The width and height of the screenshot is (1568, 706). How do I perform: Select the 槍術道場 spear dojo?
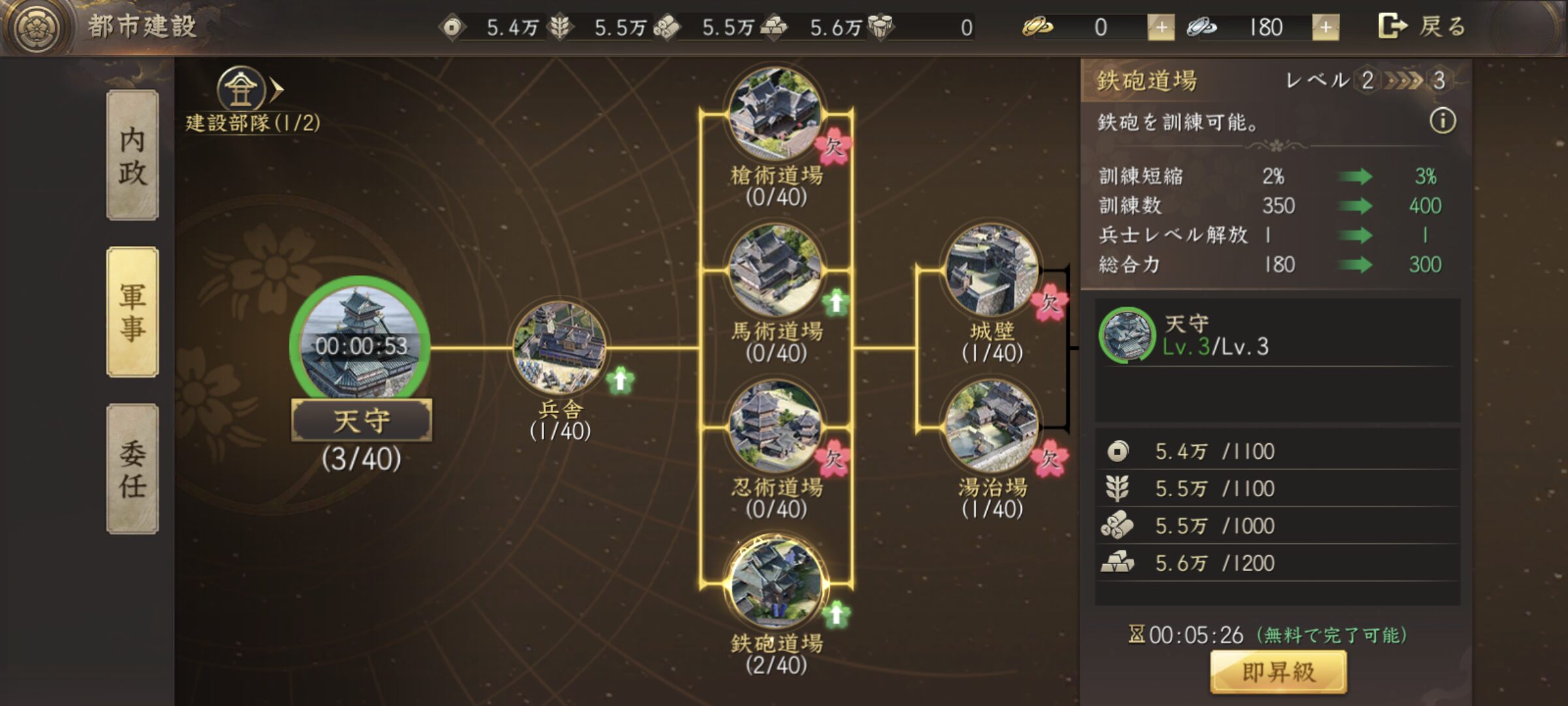(x=776, y=114)
